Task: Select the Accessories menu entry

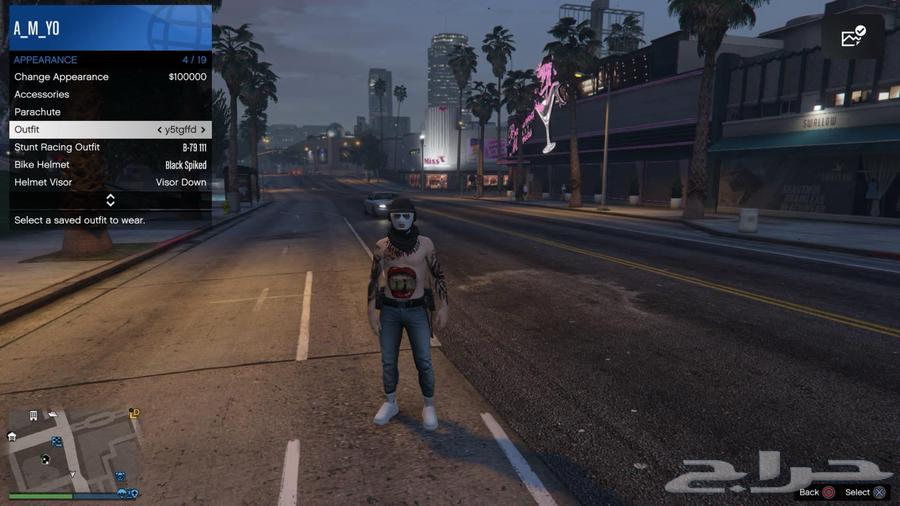Action: pos(110,94)
